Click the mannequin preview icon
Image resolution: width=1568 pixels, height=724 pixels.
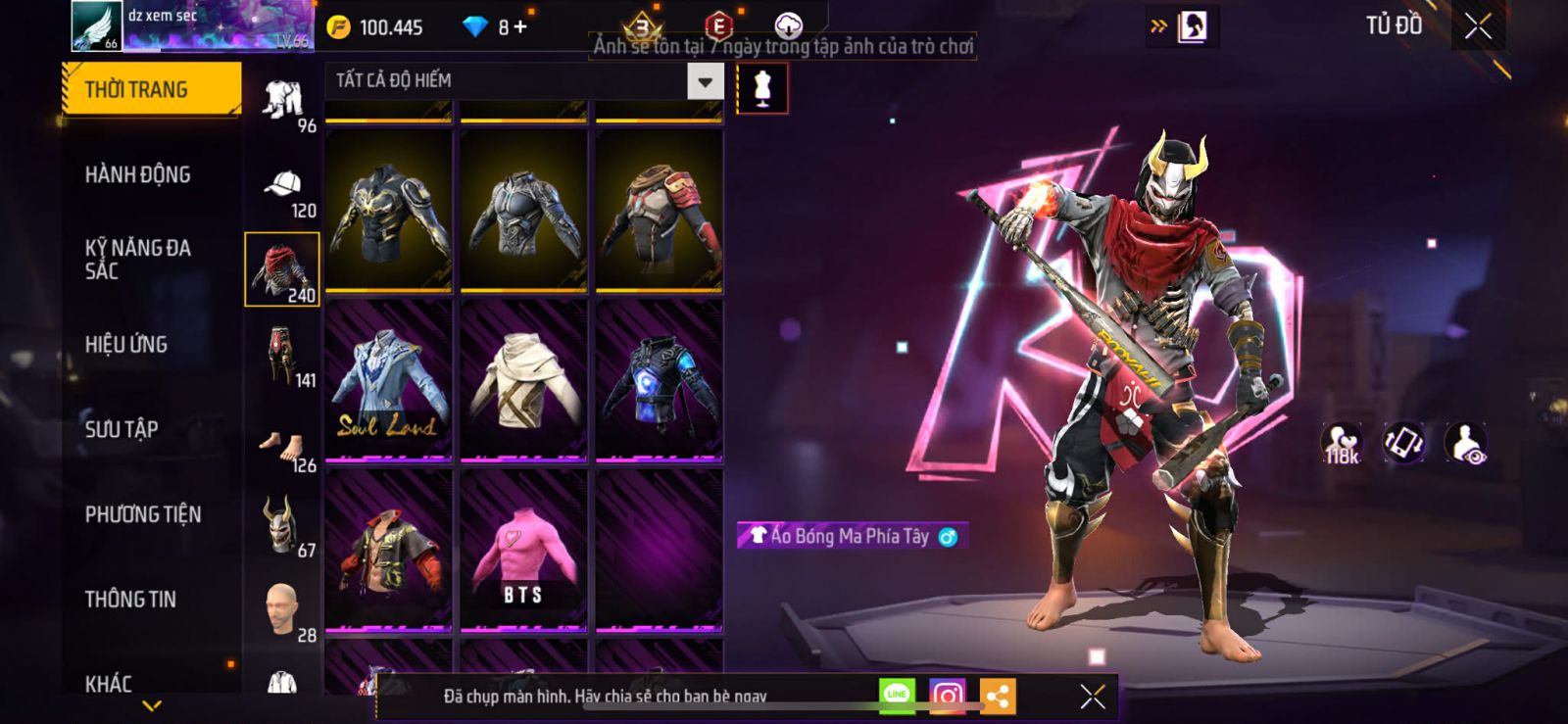pos(762,88)
